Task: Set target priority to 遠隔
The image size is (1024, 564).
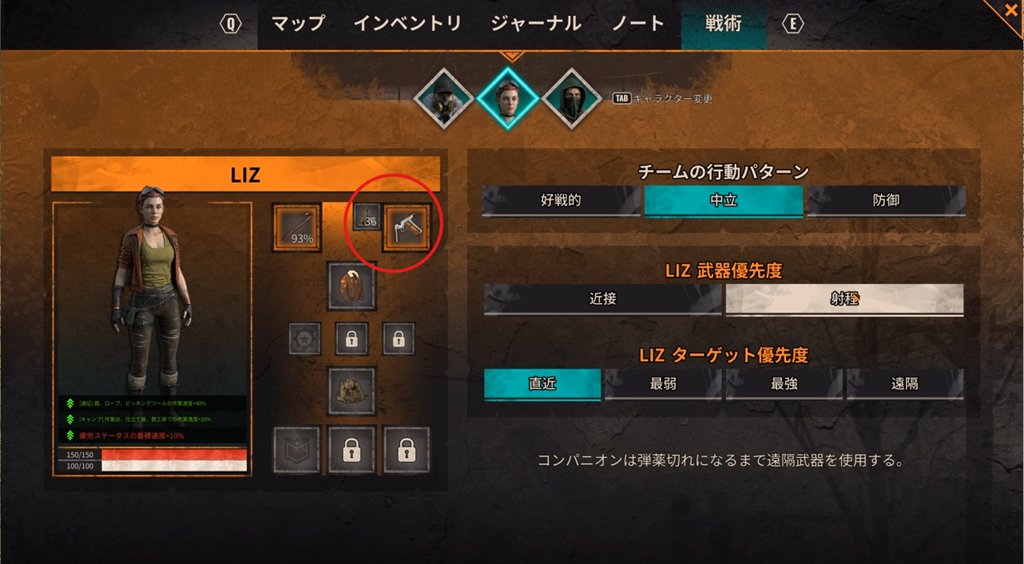Action: click(905, 384)
